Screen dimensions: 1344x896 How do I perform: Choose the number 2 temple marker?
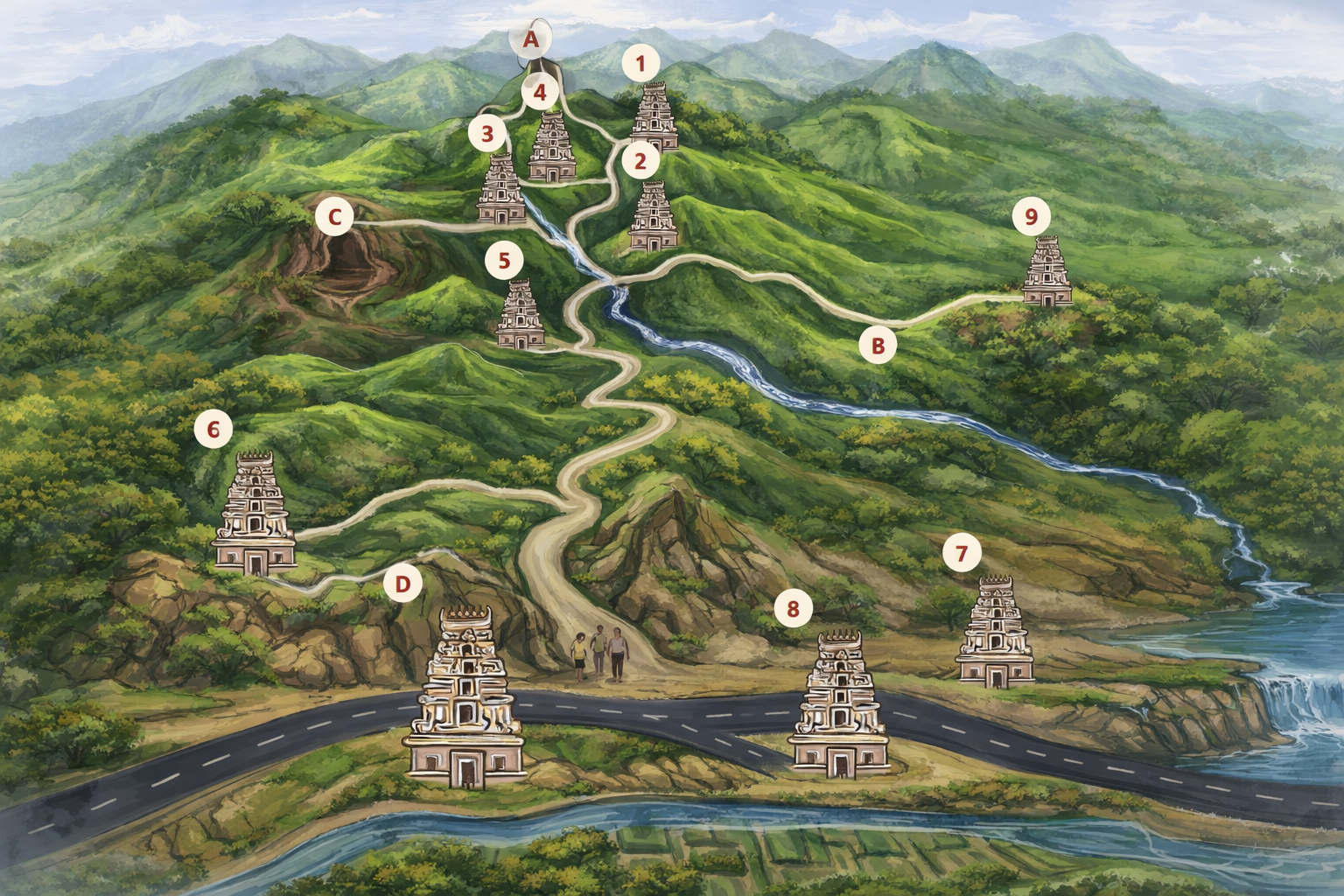click(640, 161)
